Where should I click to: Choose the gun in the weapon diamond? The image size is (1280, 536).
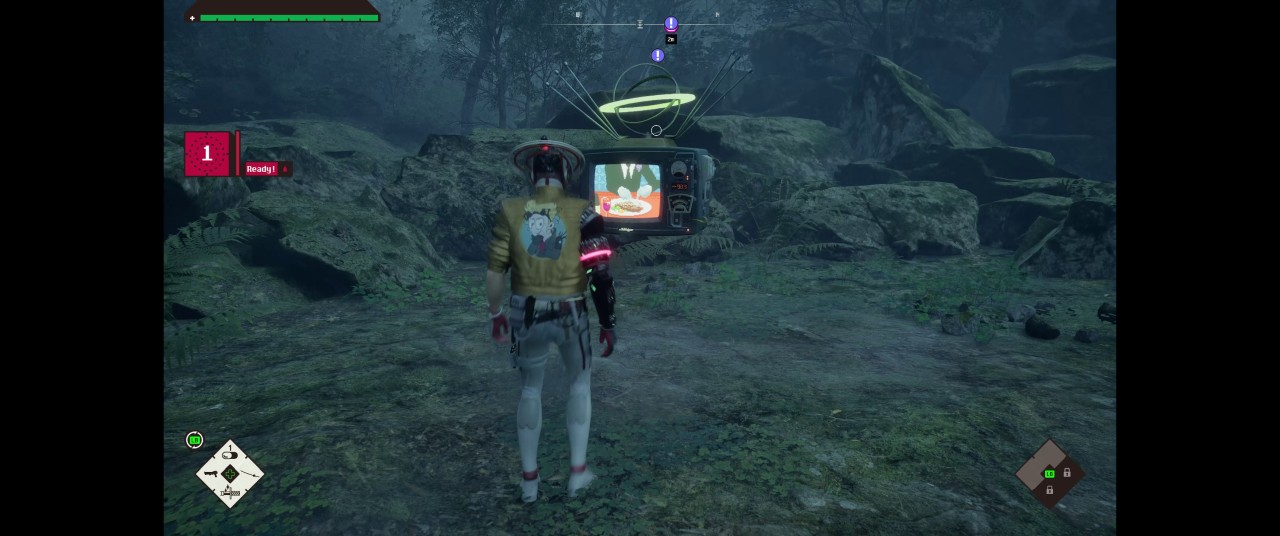pyautogui.click(x=211, y=473)
